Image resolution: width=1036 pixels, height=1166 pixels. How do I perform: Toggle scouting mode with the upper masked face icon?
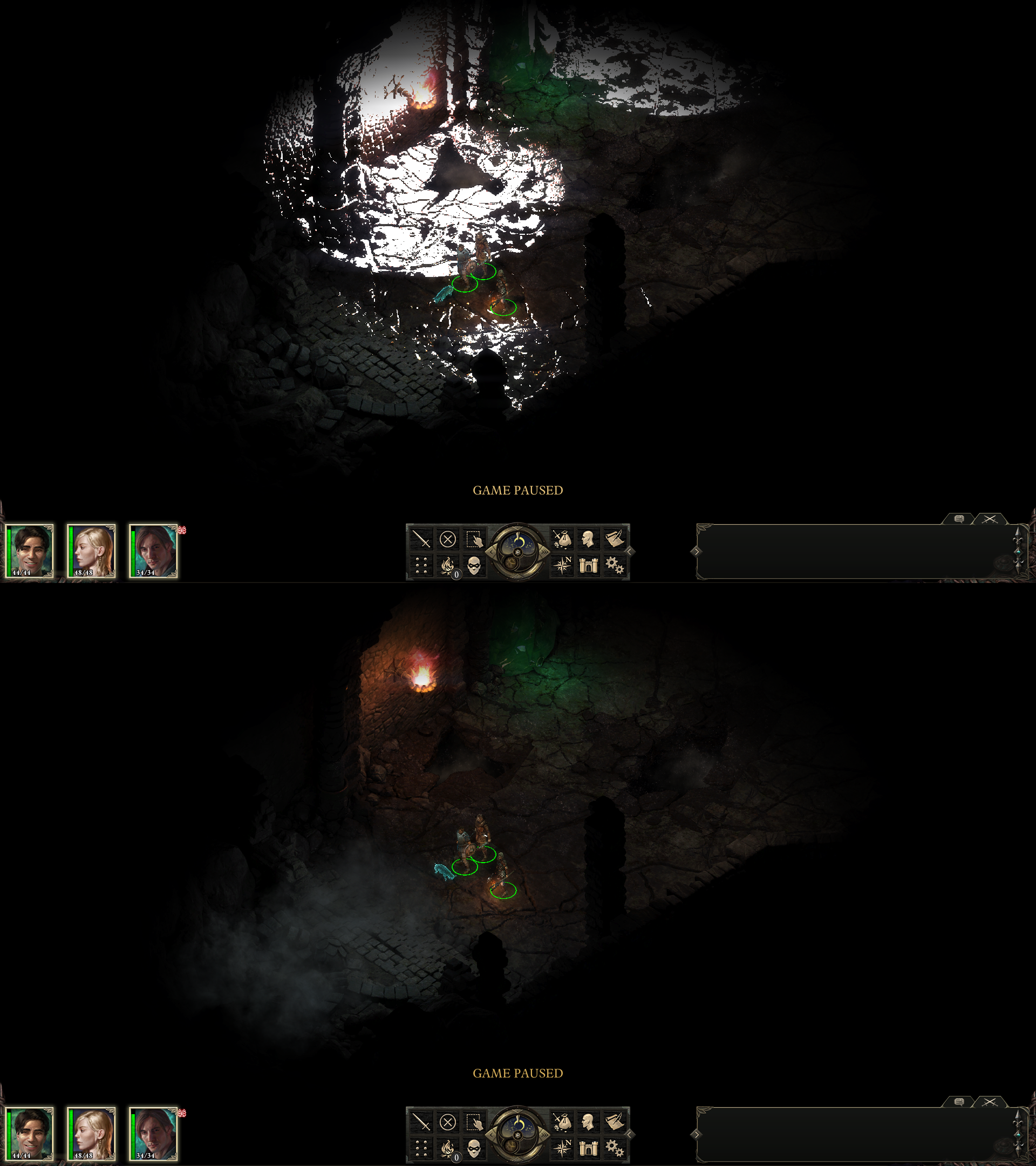coord(474,565)
